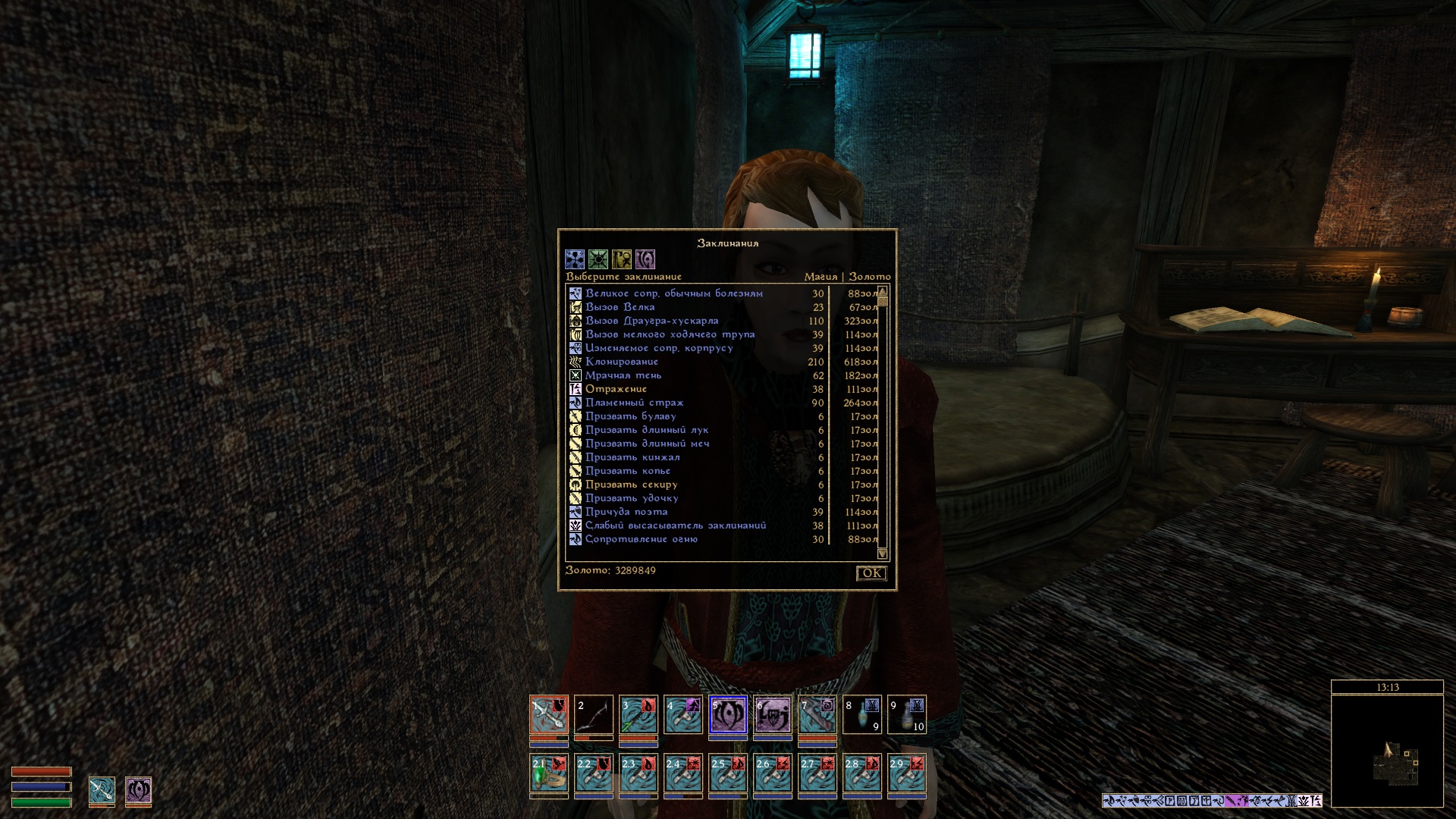Select Великое сопр. обычным болезням

coord(673,293)
